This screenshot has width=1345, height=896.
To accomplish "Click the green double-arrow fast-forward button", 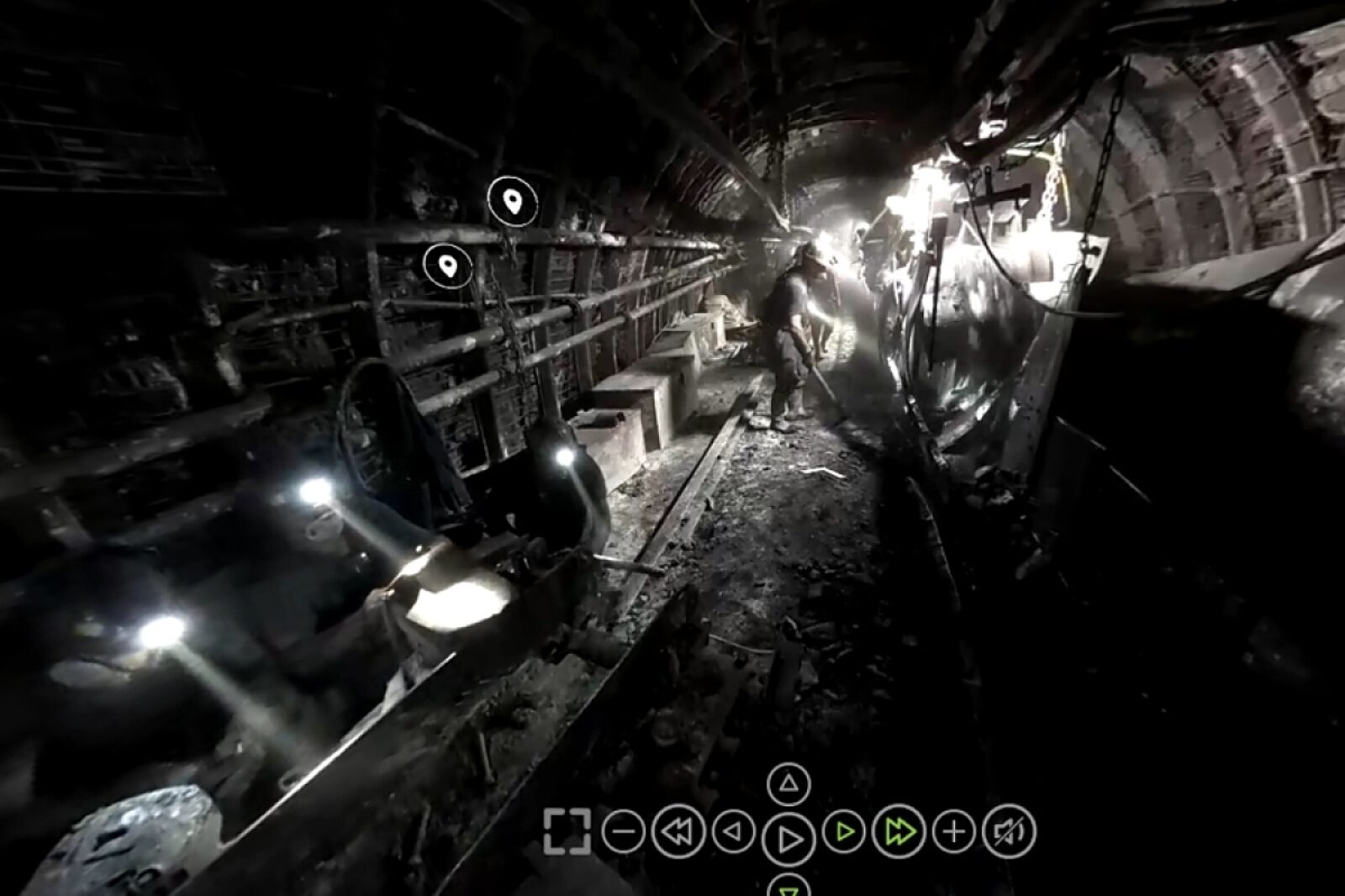I will (x=899, y=832).
